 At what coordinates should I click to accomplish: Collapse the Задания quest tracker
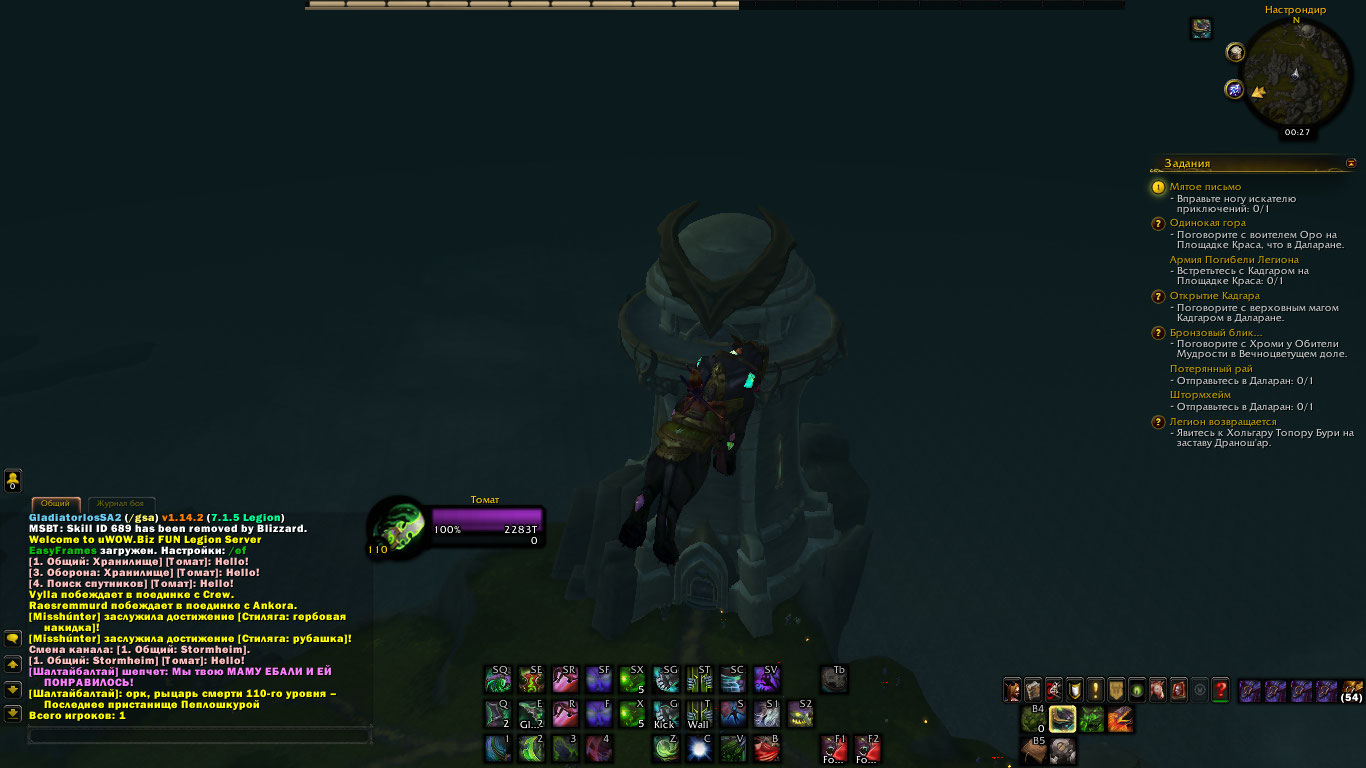pos(1351,163)
